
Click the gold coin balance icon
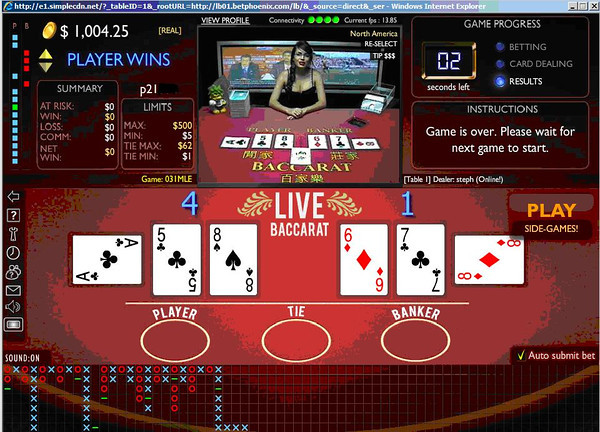[x=46, y=31]
